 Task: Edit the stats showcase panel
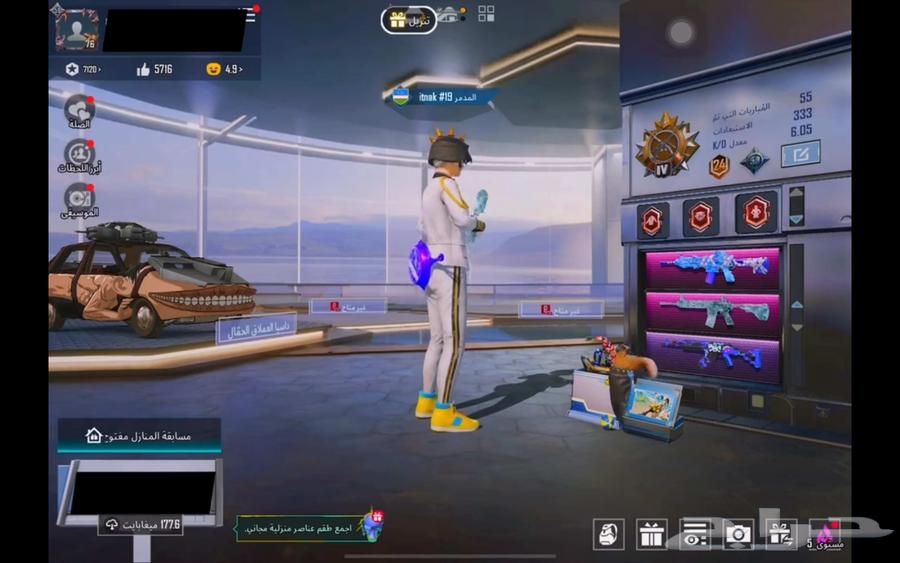(x=800, y=154)
